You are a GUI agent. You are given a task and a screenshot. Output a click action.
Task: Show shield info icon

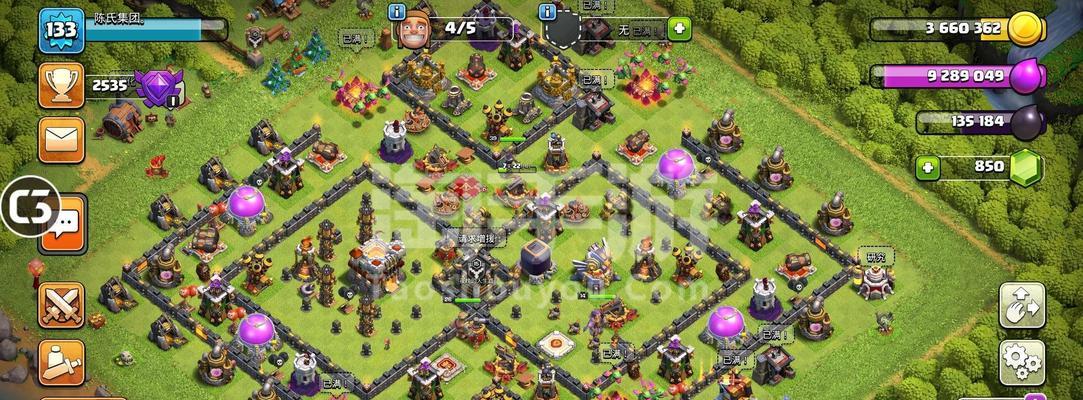pos(547,12)
